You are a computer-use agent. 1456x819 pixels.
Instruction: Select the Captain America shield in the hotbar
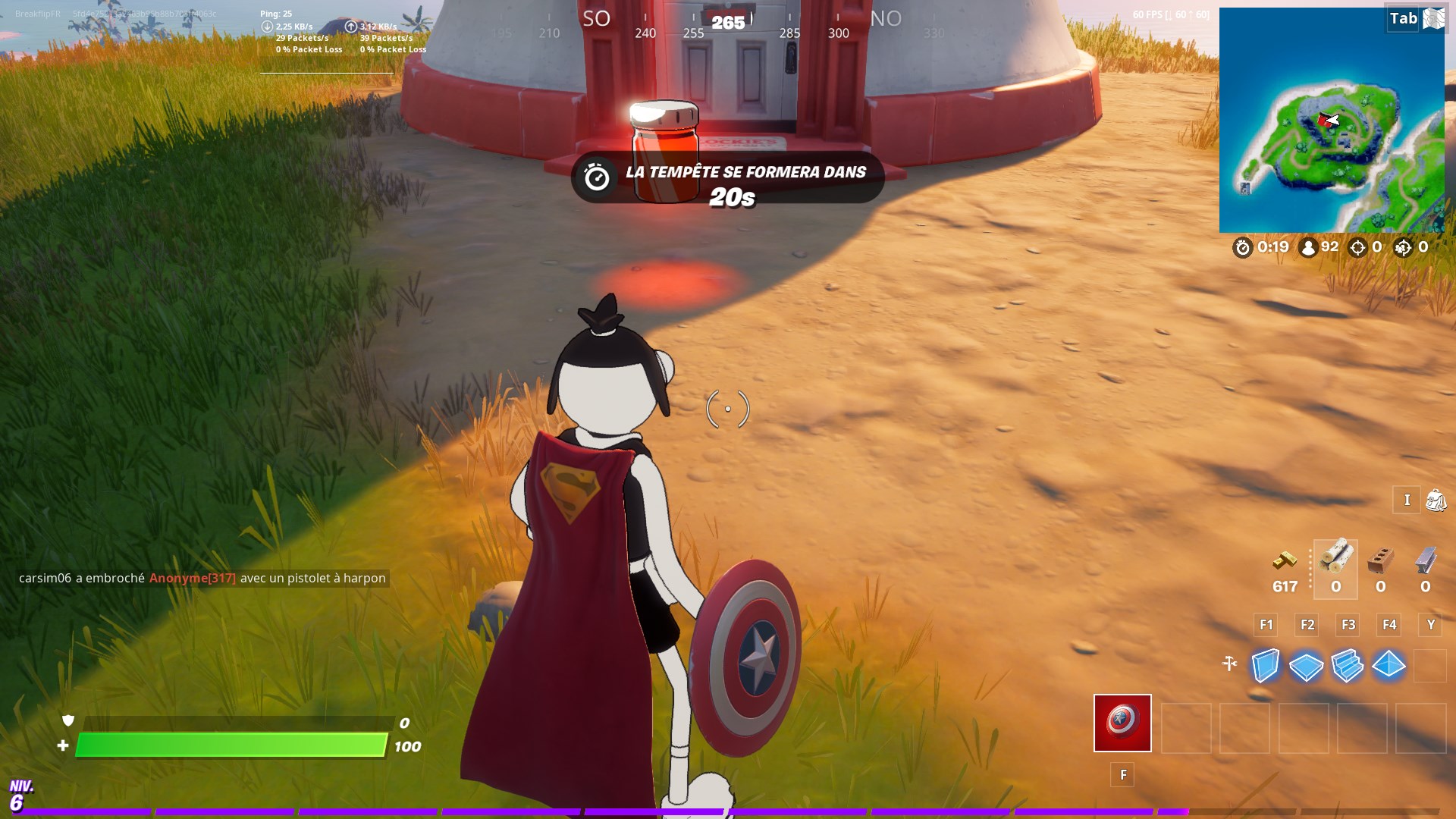point(1122,723)
